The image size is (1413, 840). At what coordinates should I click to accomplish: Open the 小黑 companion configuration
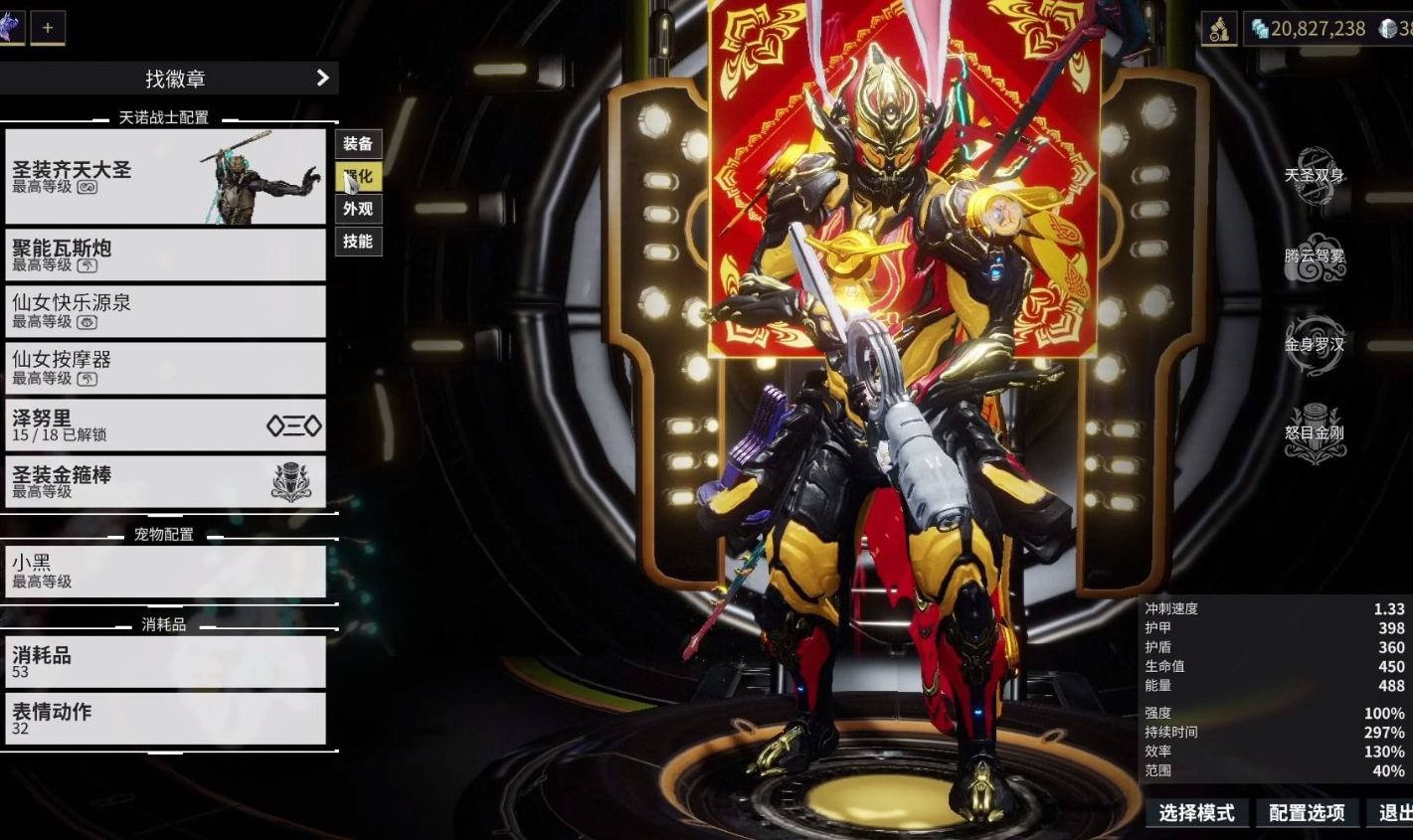point(165,571)
